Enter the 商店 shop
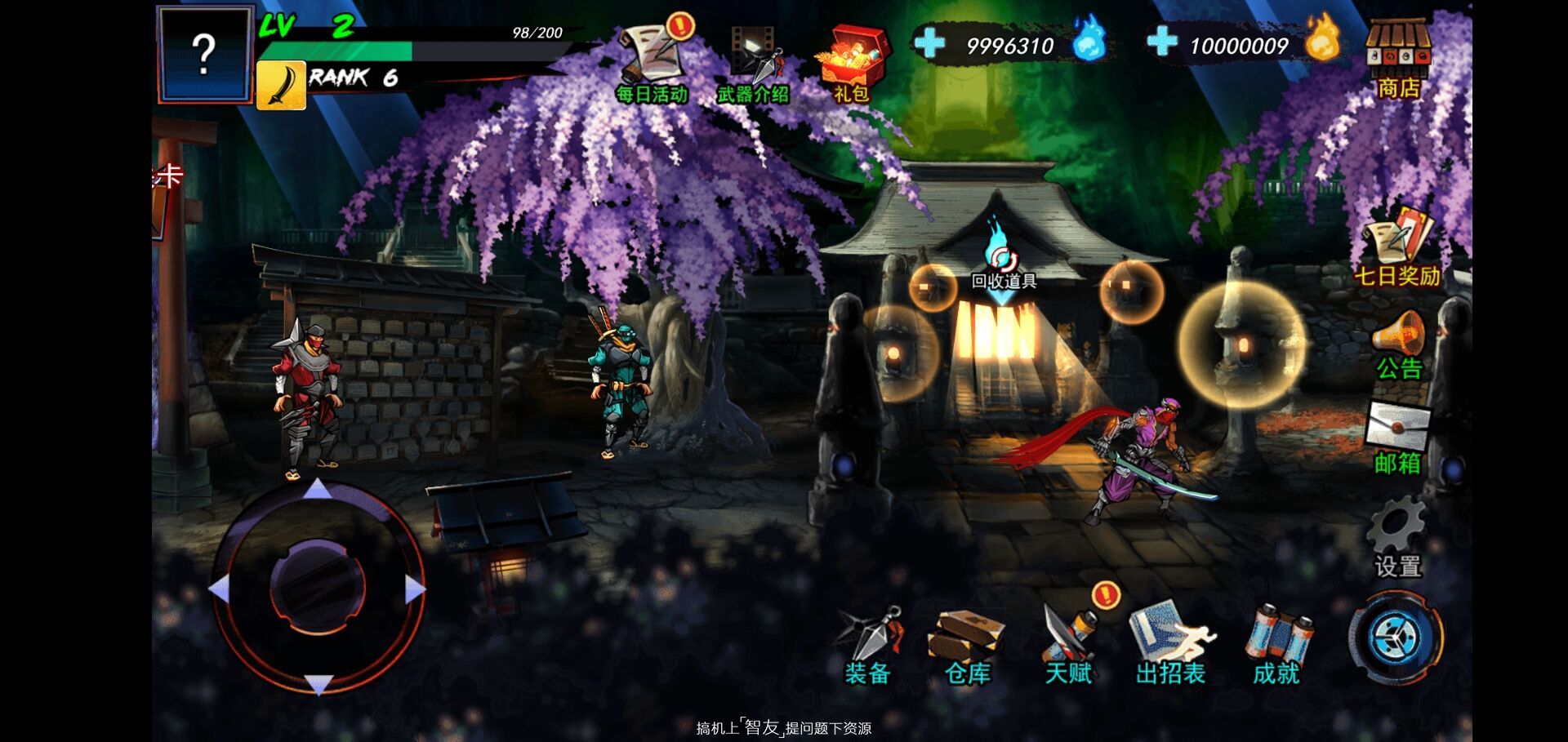 (x=1398, y=59)
